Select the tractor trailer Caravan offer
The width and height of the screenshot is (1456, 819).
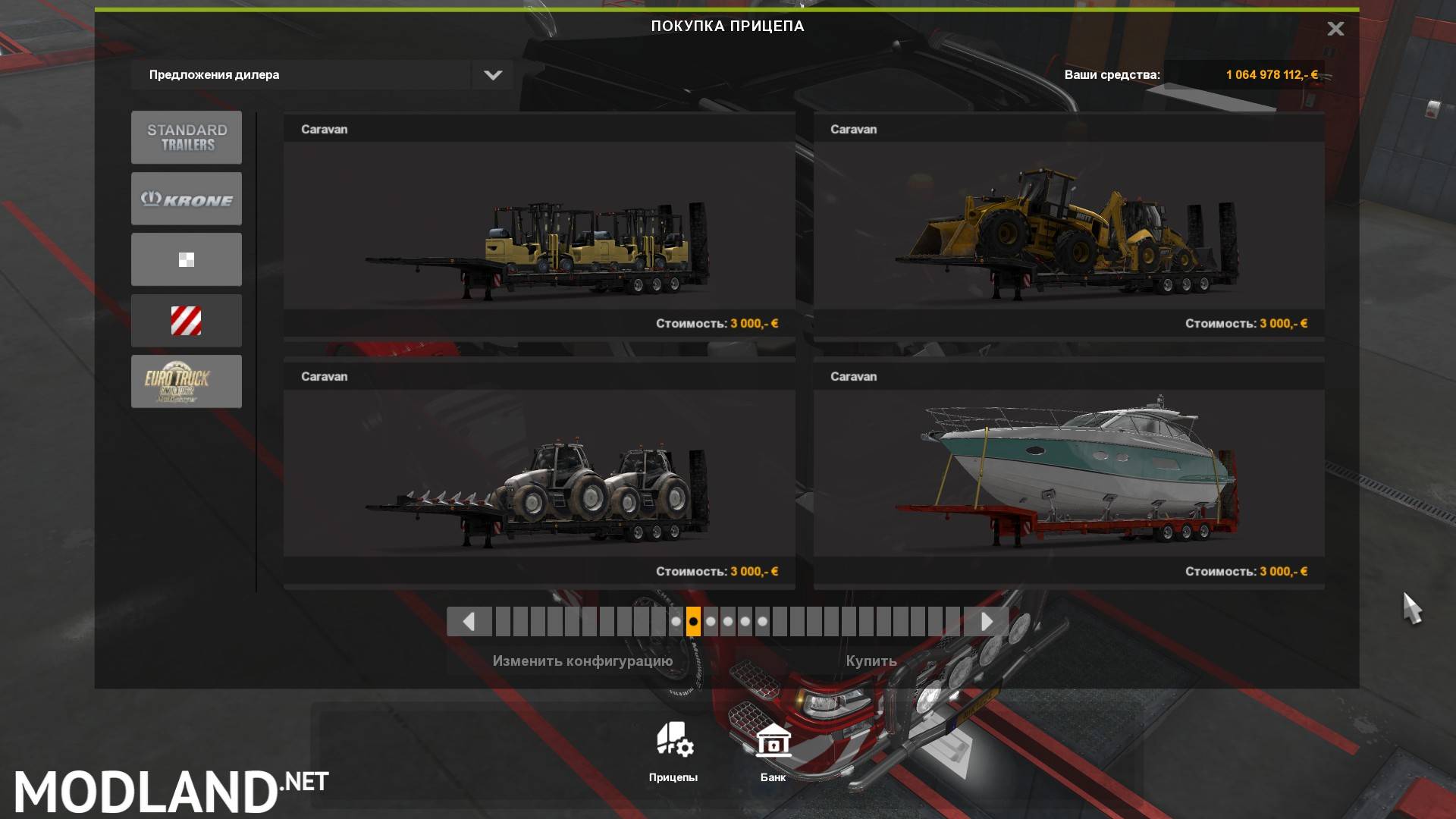click(x=538, y=470)
